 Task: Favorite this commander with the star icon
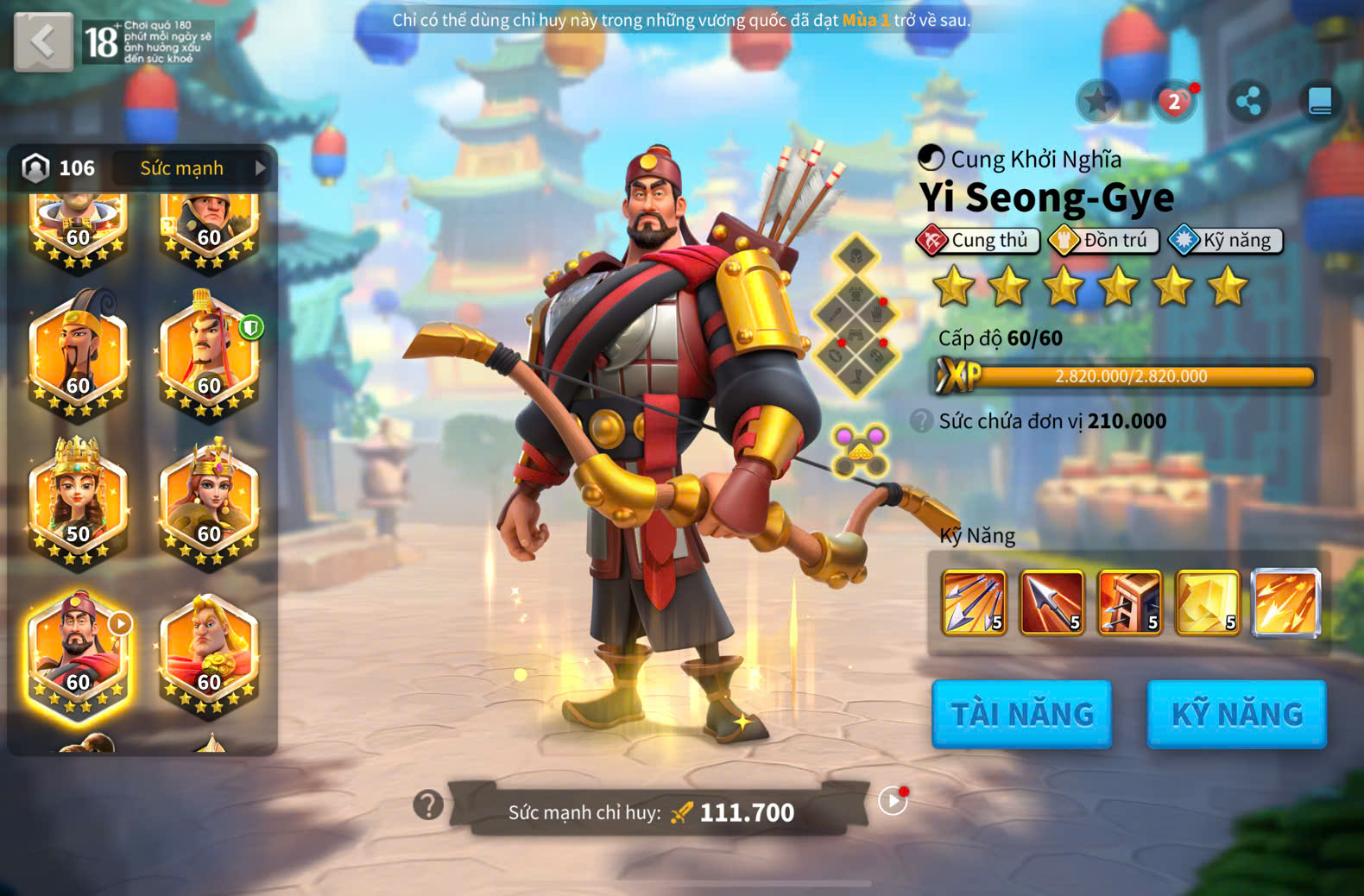coord(1097,102)
